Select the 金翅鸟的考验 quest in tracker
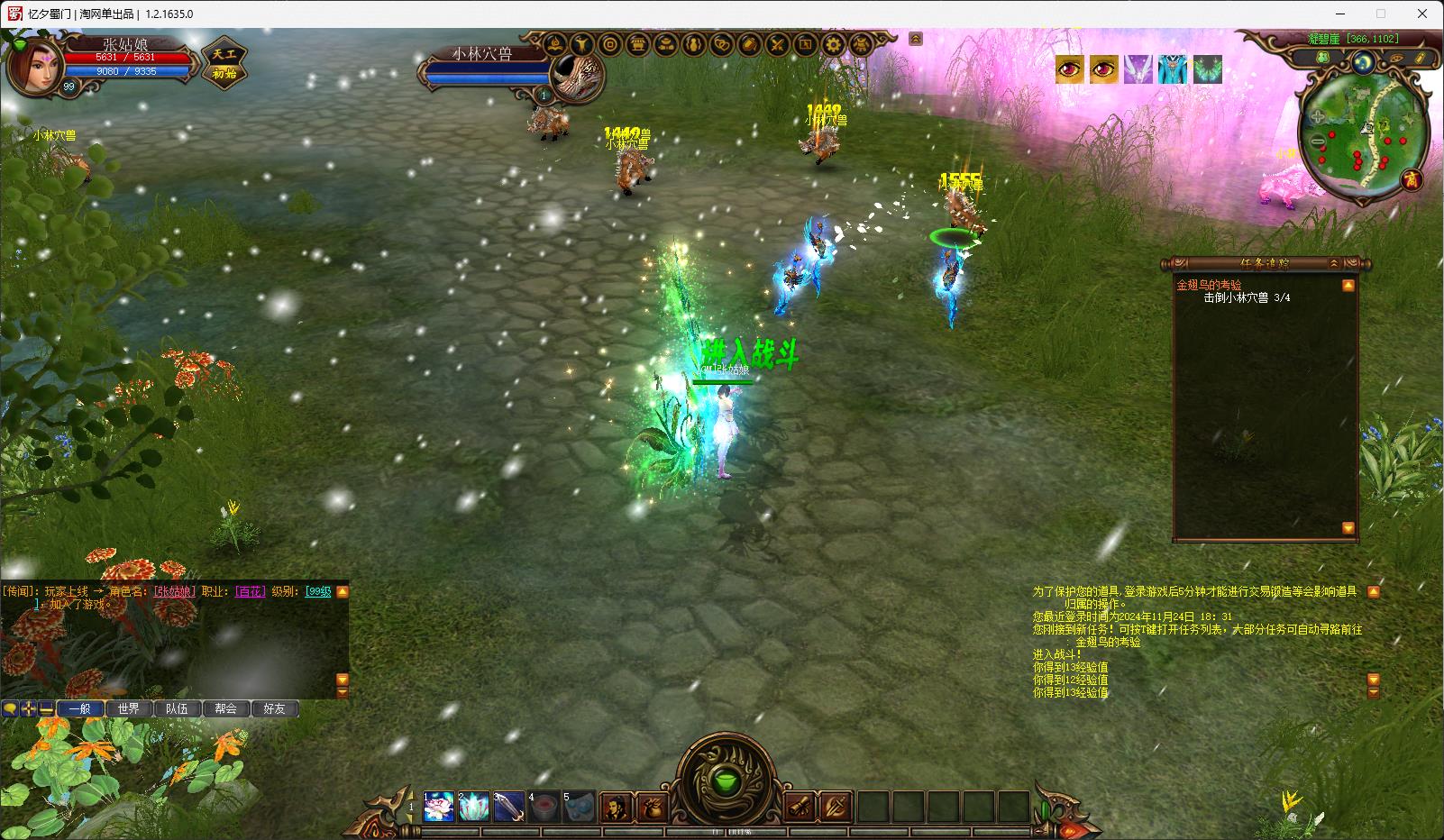The height and width of the screenshot is (840, 1444). [x=1209, y=285]
